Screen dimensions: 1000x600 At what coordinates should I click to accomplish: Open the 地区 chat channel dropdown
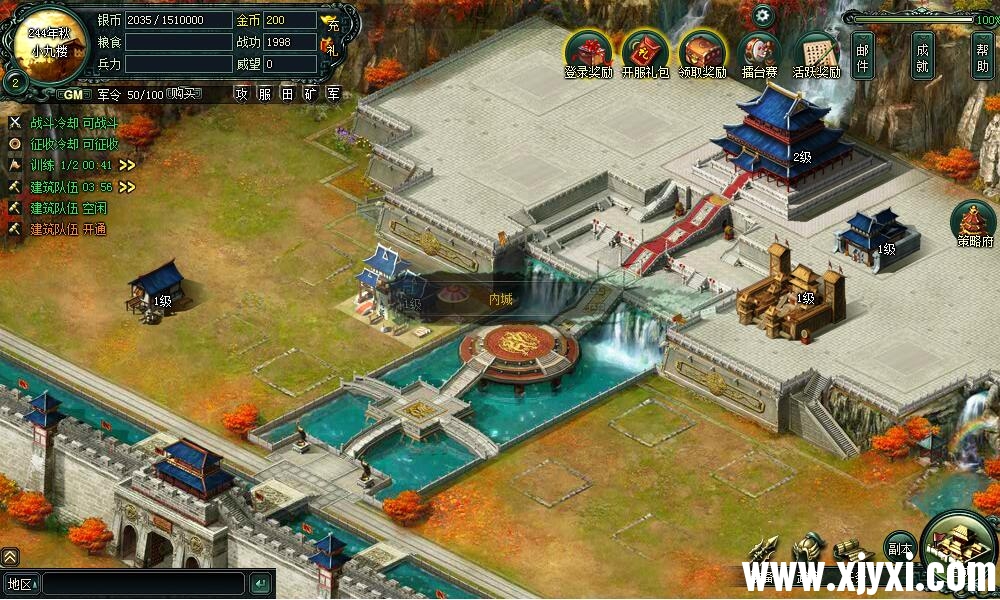pos(19,583)
